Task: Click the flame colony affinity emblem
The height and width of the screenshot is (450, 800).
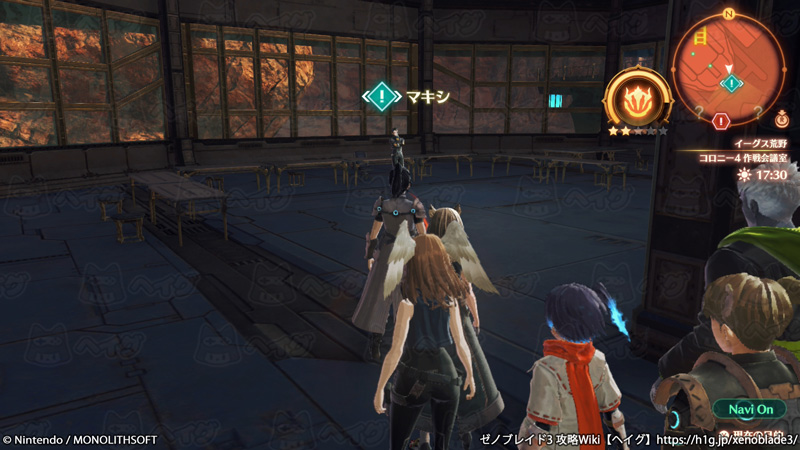Action: point(634,98)
